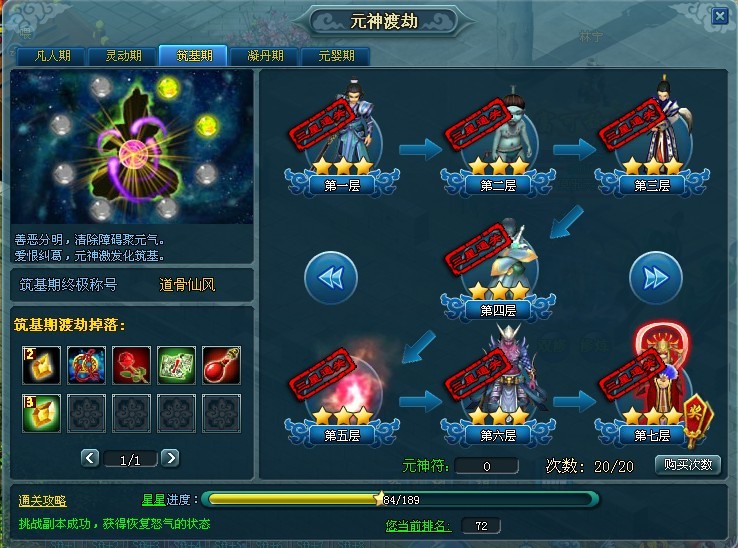Open the 凝丹期 tab
Image resolution: width=738 pixels, height=548 pixels.
[x=264, y=56]
